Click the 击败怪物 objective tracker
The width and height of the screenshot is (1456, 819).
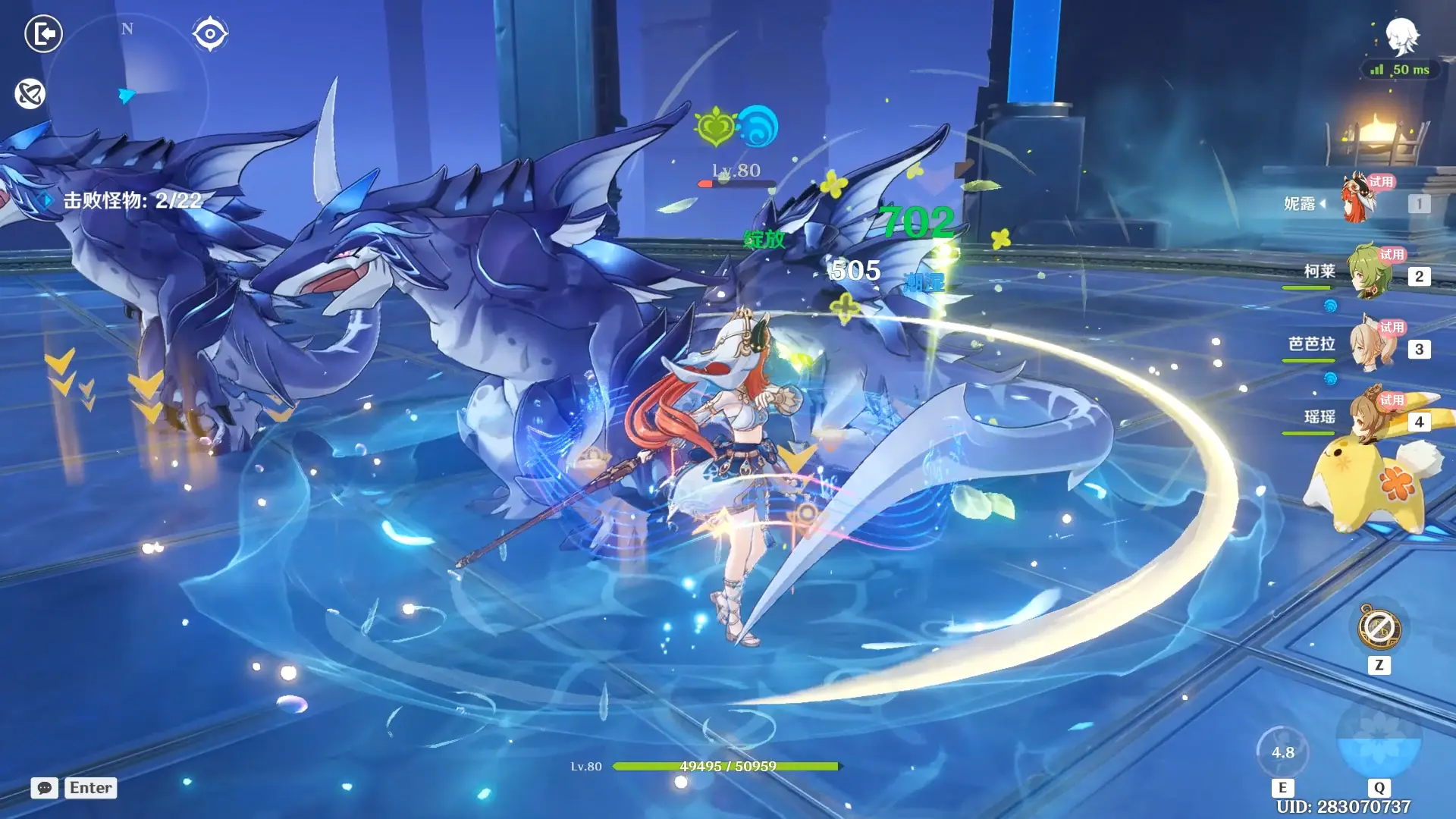(x=131, y=200)
